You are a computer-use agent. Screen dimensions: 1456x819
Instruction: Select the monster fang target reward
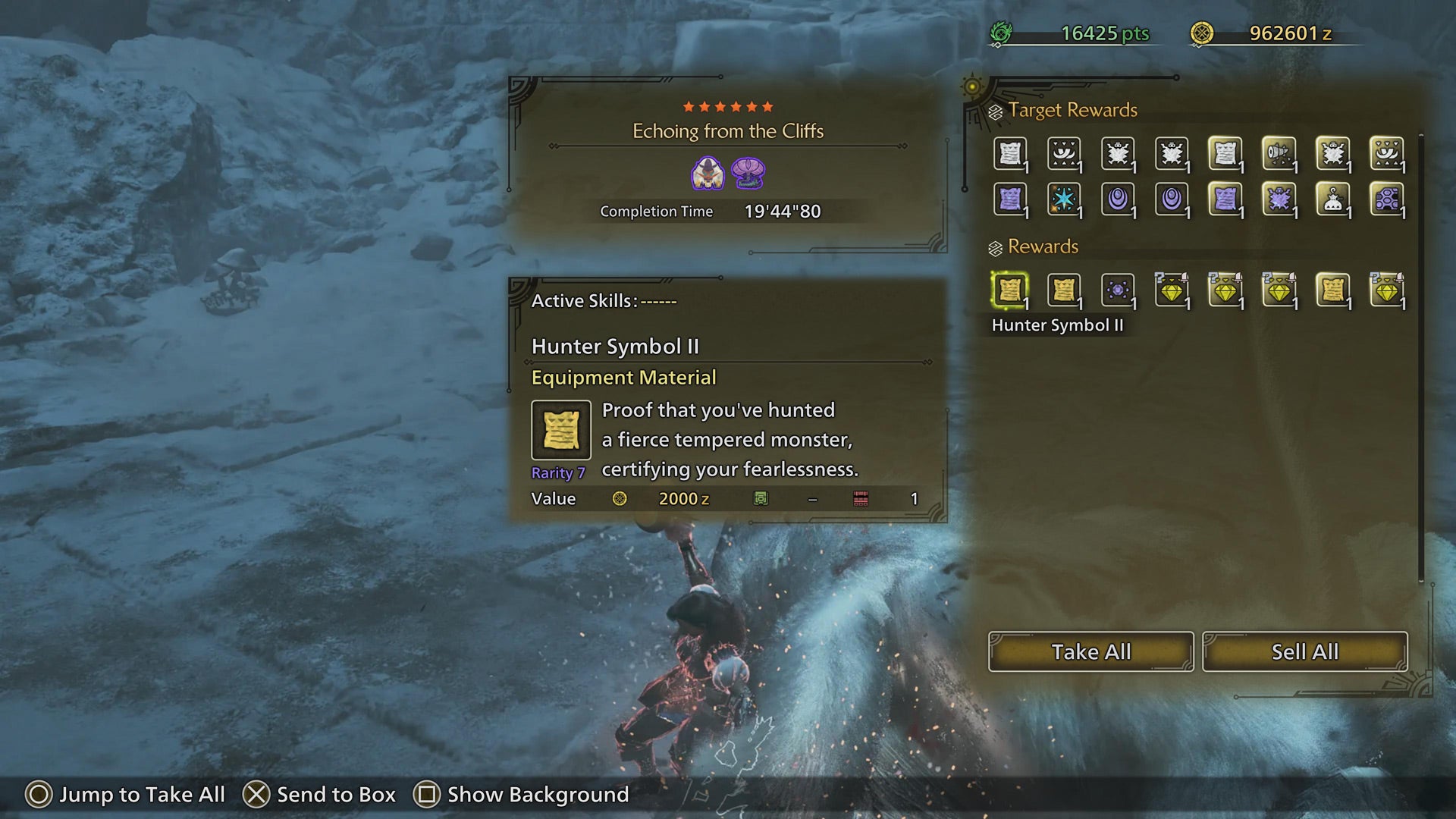[1065, 153]
